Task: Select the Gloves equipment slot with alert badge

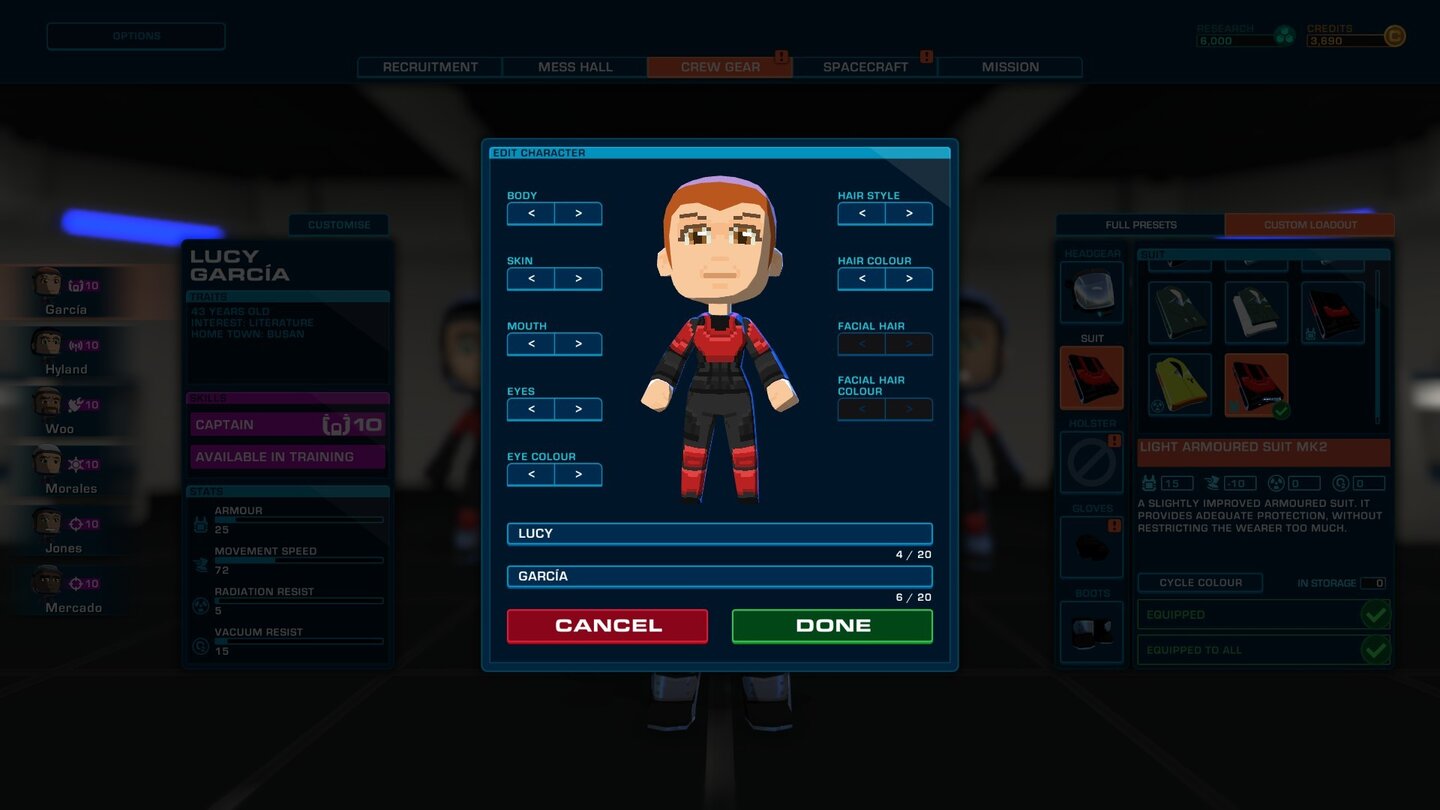Action: 1090,547
